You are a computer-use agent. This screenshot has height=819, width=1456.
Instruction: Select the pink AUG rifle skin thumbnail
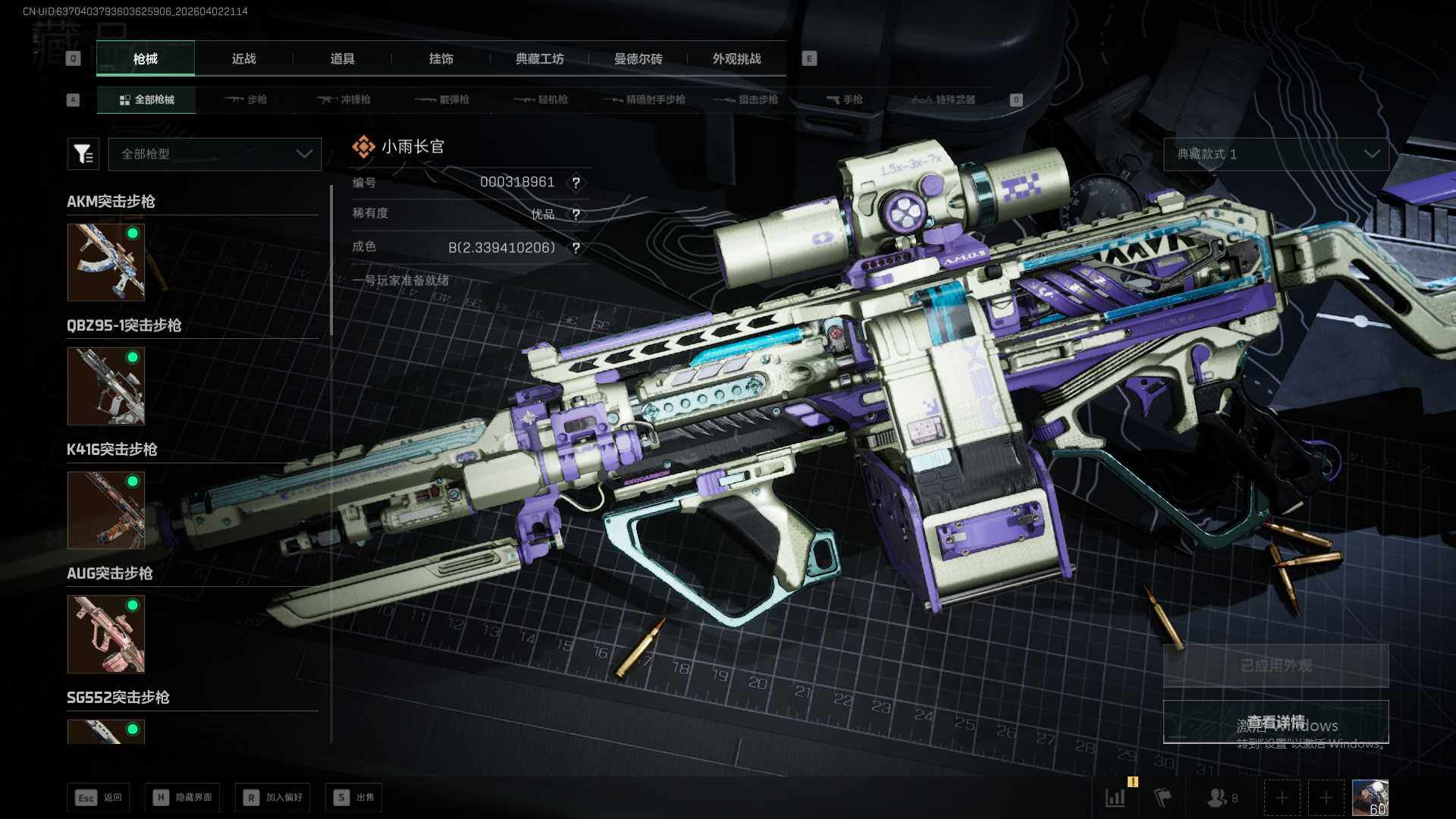point(105,634)
